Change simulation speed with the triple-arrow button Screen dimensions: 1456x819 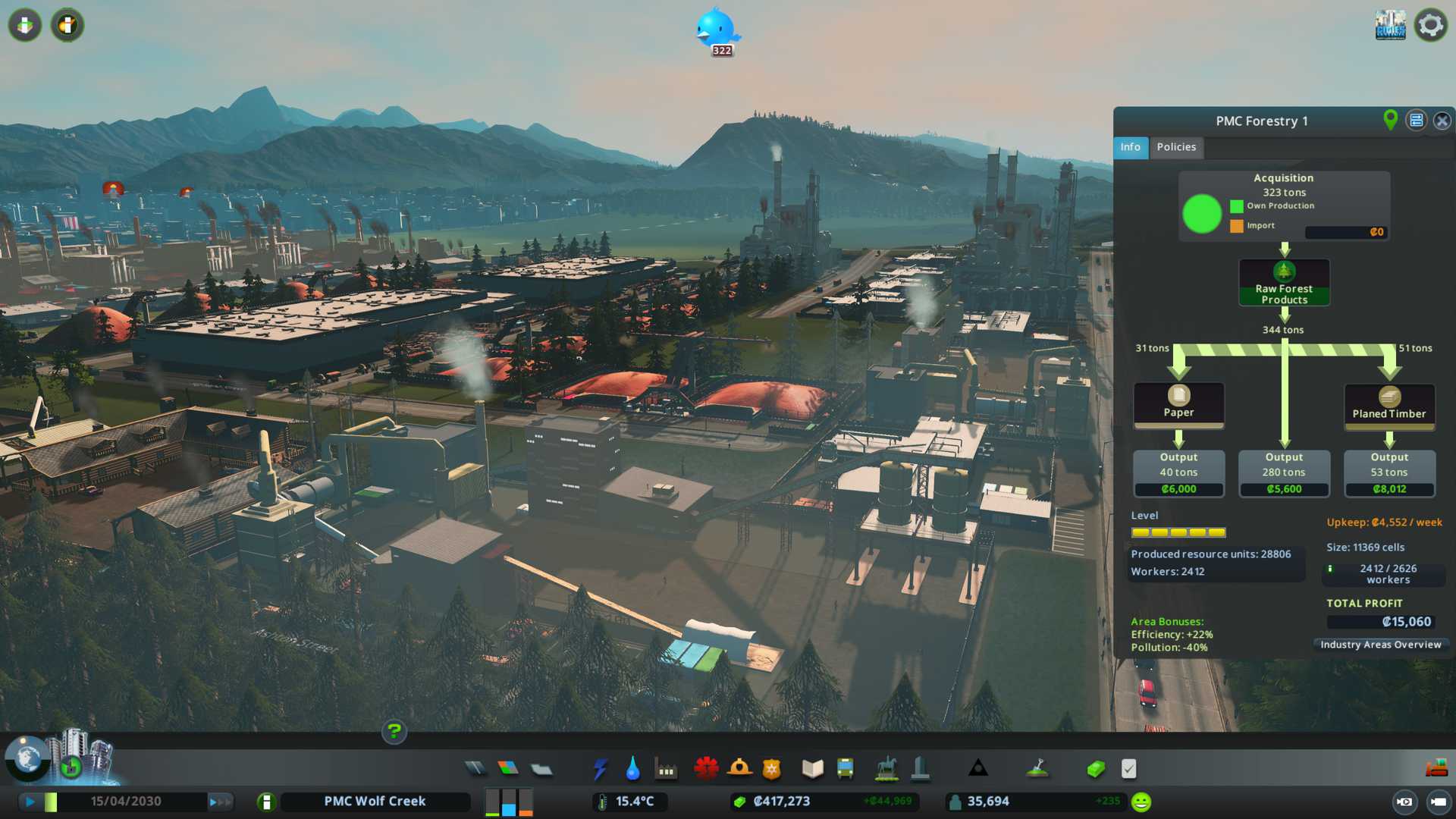pyautogui.click(x=220, y=802)
